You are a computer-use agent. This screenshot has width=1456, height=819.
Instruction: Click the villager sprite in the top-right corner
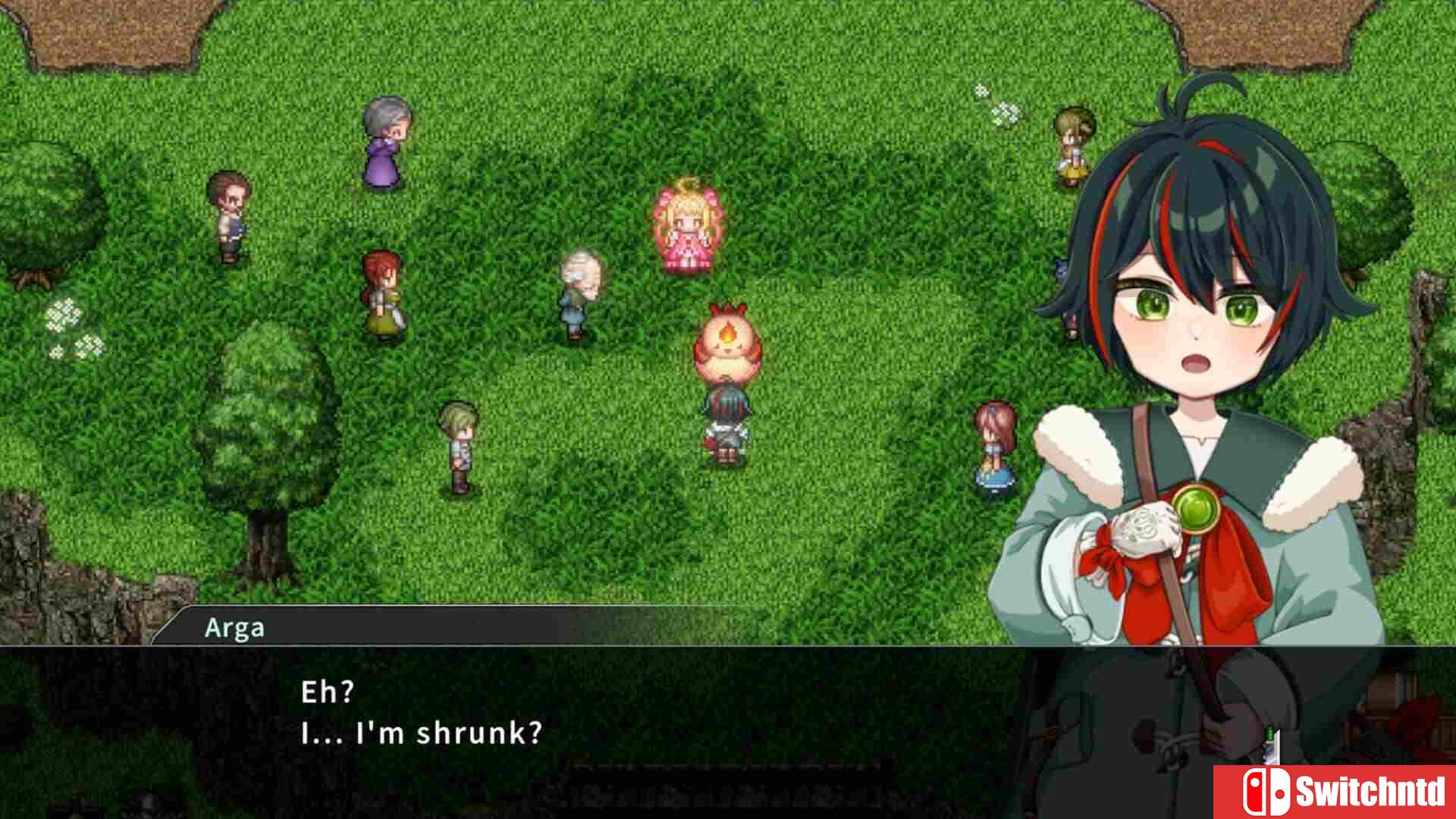(1072, 144)
